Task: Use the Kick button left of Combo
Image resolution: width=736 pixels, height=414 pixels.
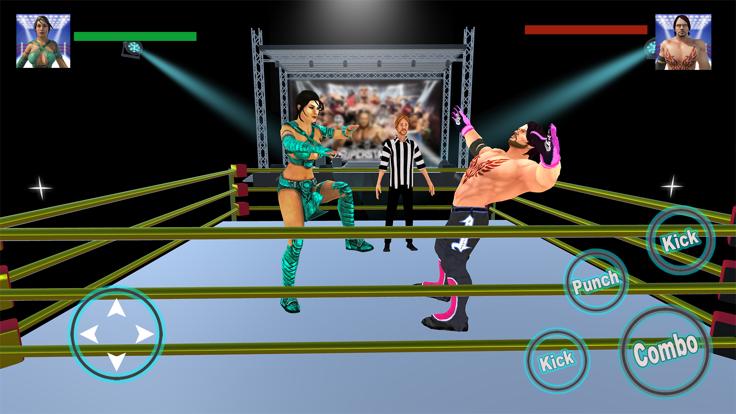Action: point(558,360)
